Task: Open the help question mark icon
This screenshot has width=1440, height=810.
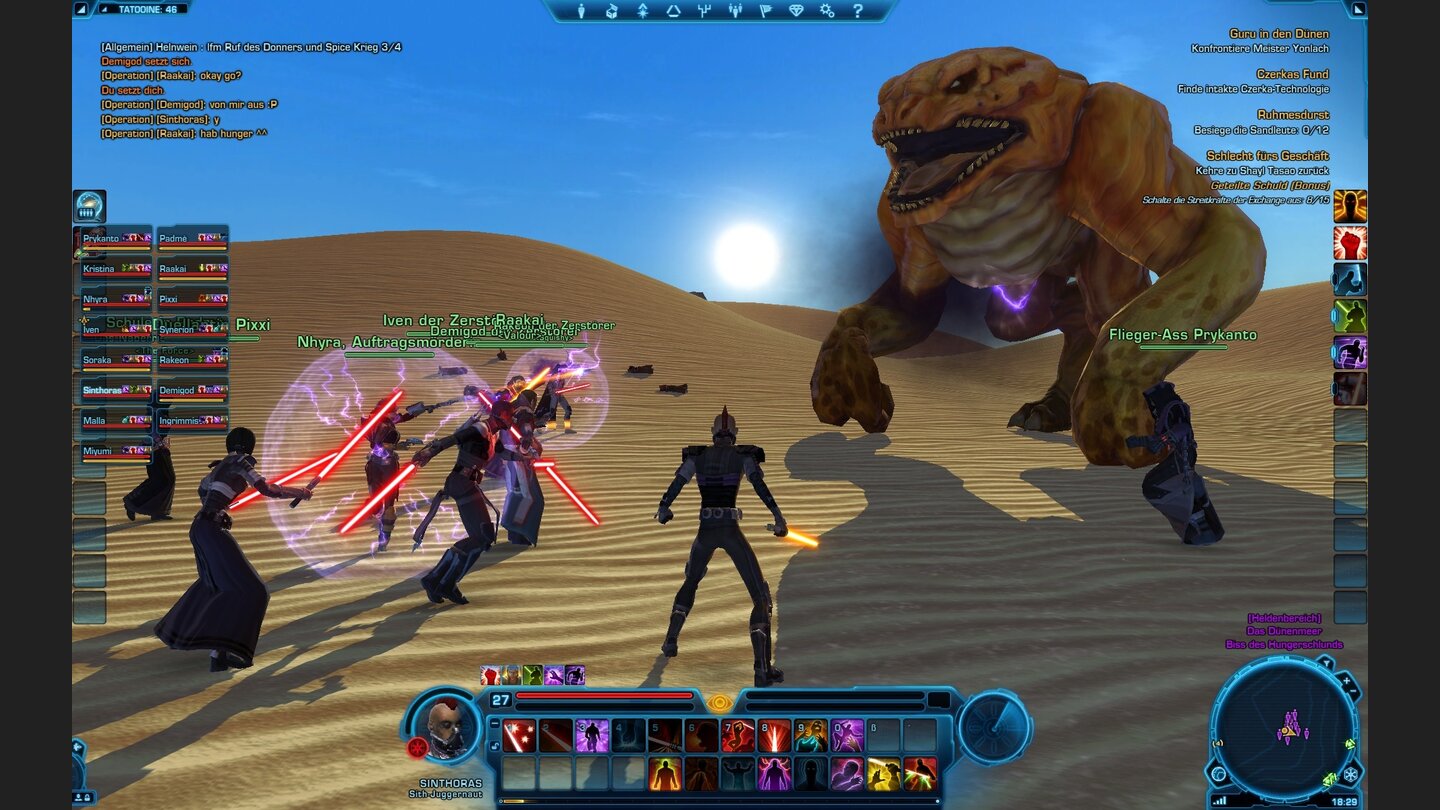Action: point(860,11)
